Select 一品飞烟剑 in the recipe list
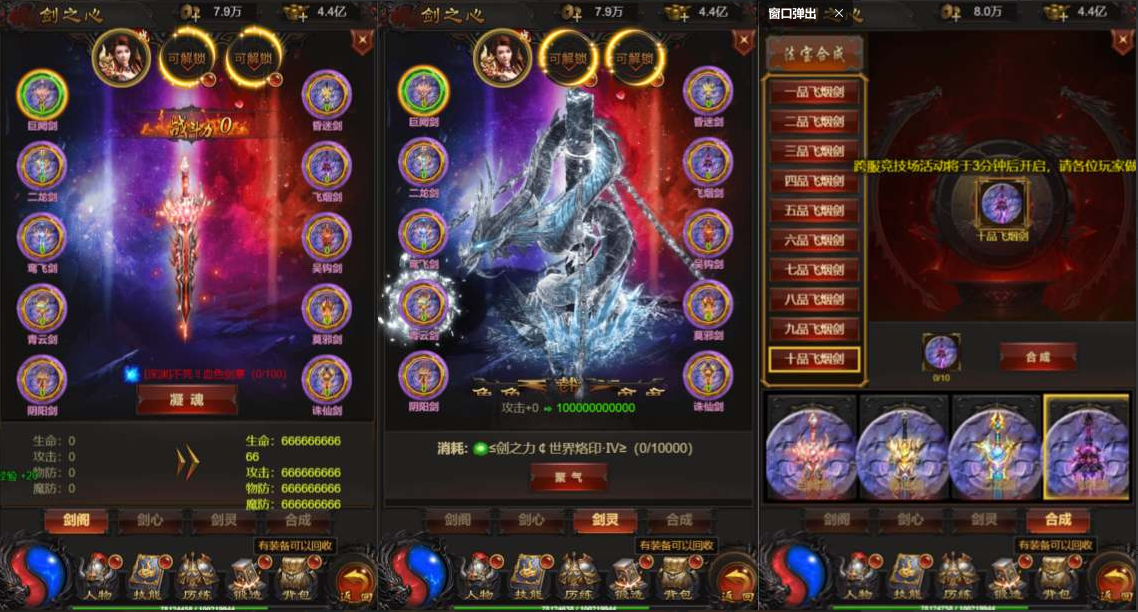Image resolution: width=1138 pixels, height=612 pixels. pyautogui.click(x=814, y=93)
